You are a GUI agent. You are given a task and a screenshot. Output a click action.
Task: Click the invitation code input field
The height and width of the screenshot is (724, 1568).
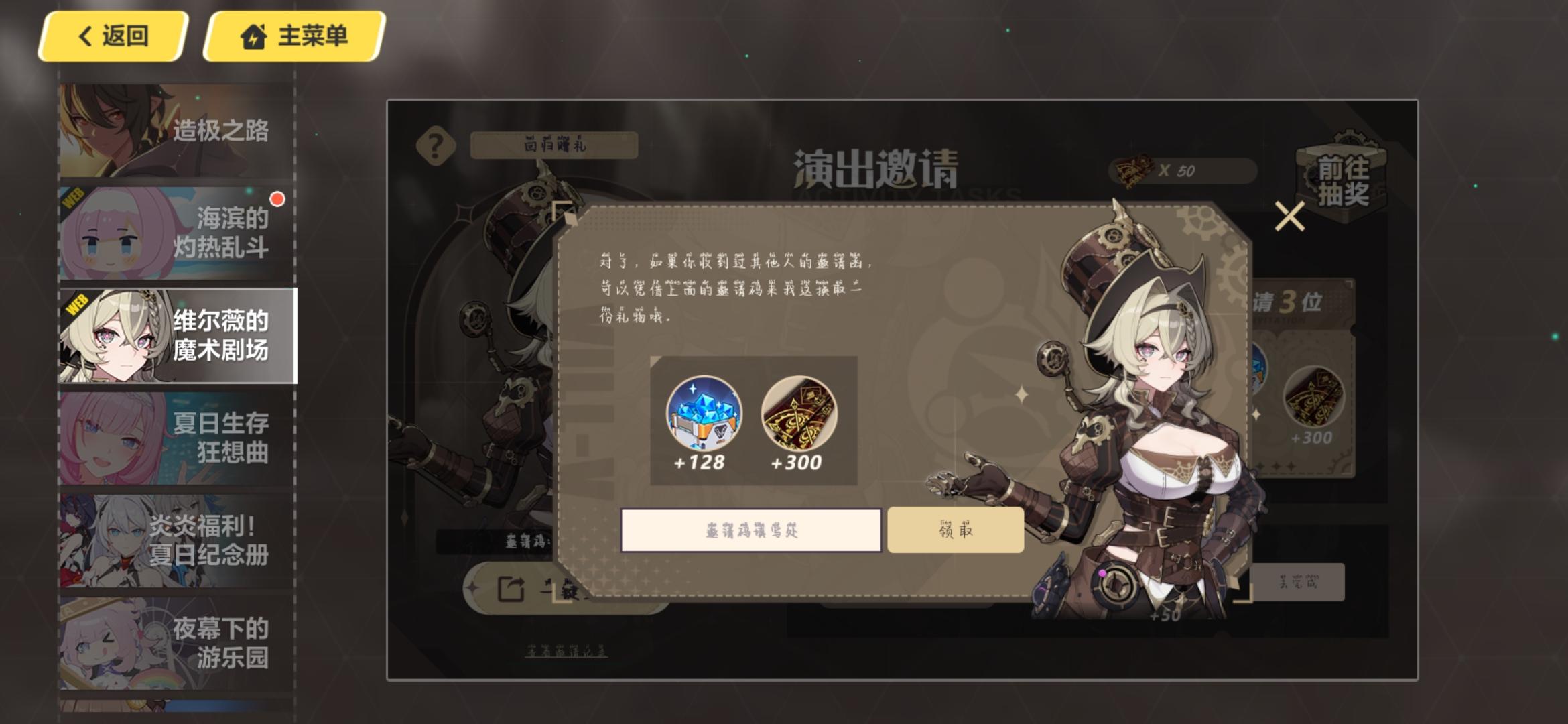pos(753,529)
